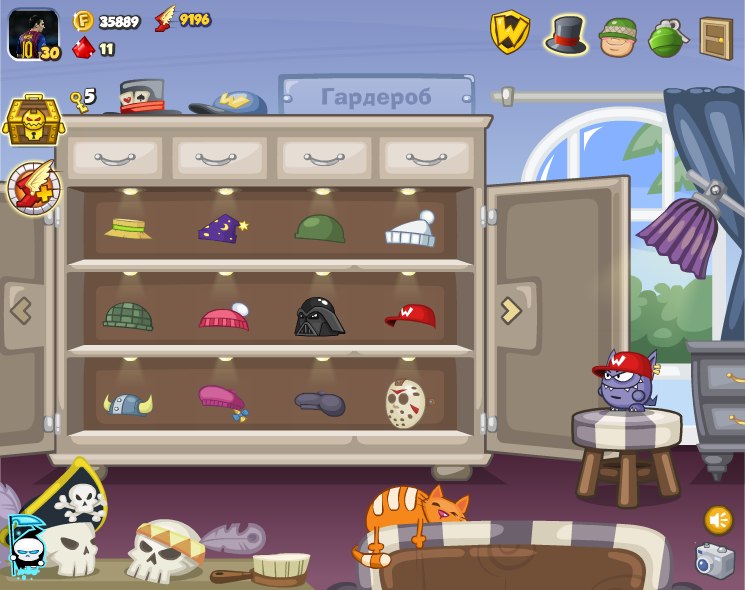Choose the purple wizard hat with stars
The width and height of the screenshot is (745, 590).
click(222, 229)
